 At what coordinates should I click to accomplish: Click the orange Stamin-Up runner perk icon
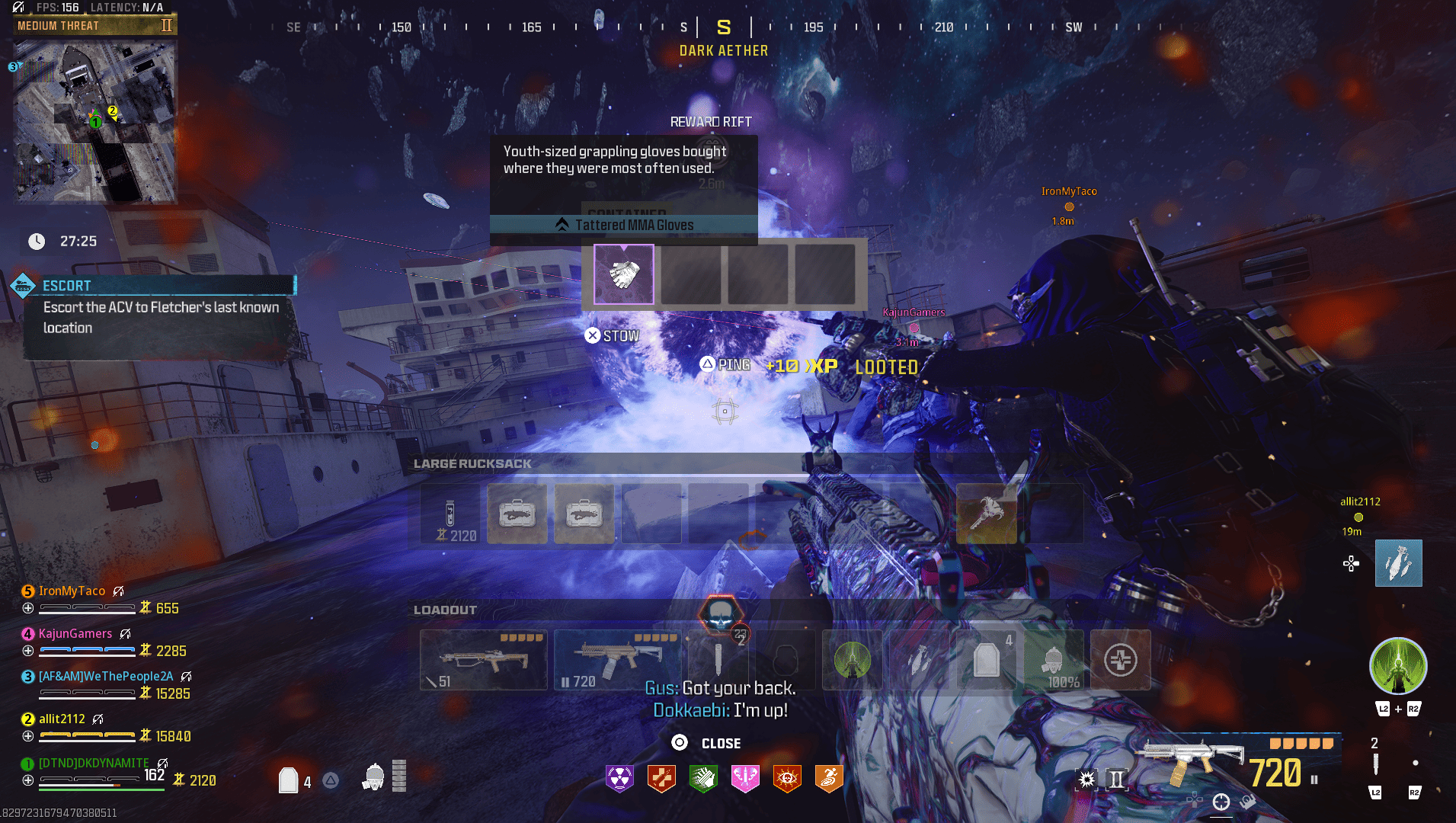coord(829,779)
